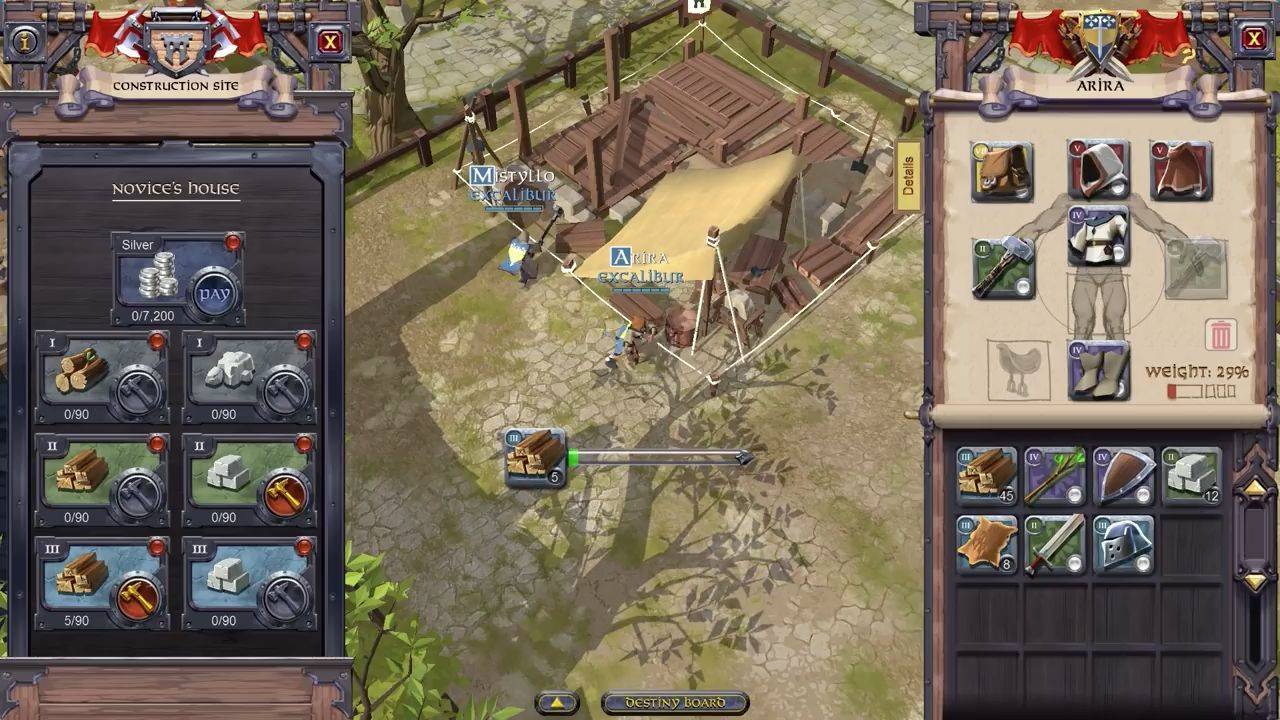Click the up-arrow button beside Destiny Board

coord(557,703)
